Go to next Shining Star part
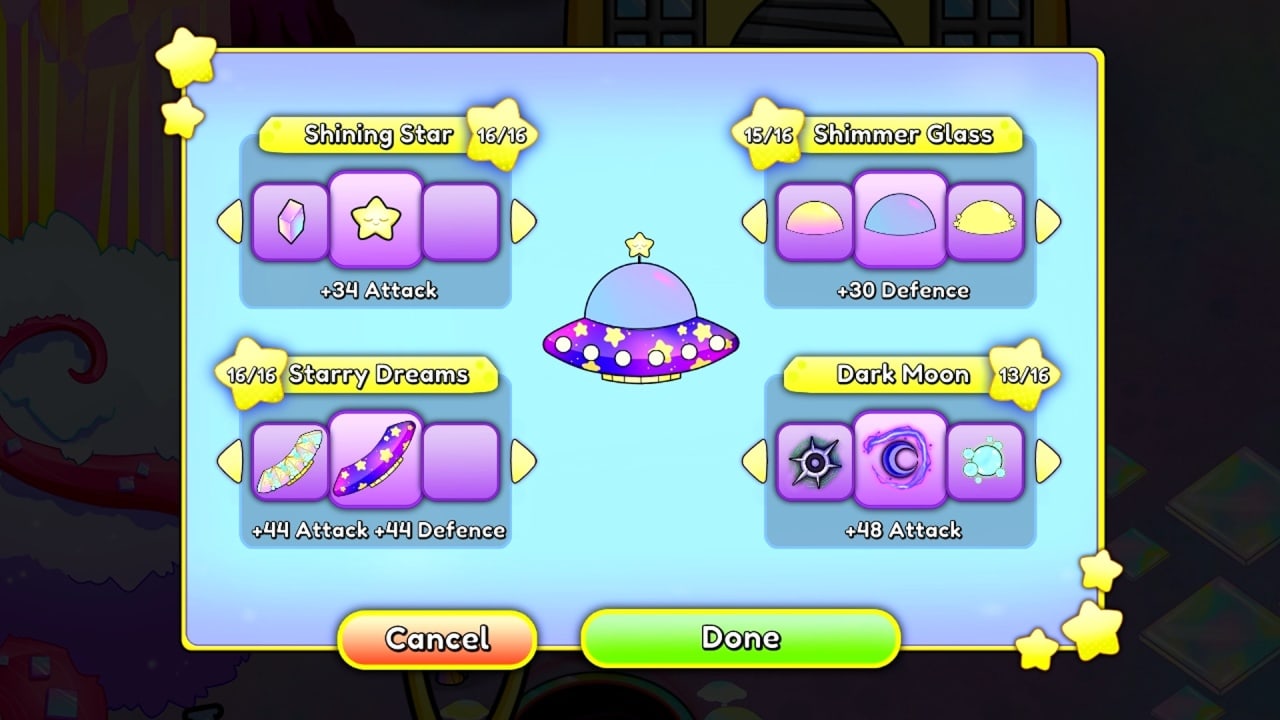Screen dimensions: 1280x720 coord(523,221)
